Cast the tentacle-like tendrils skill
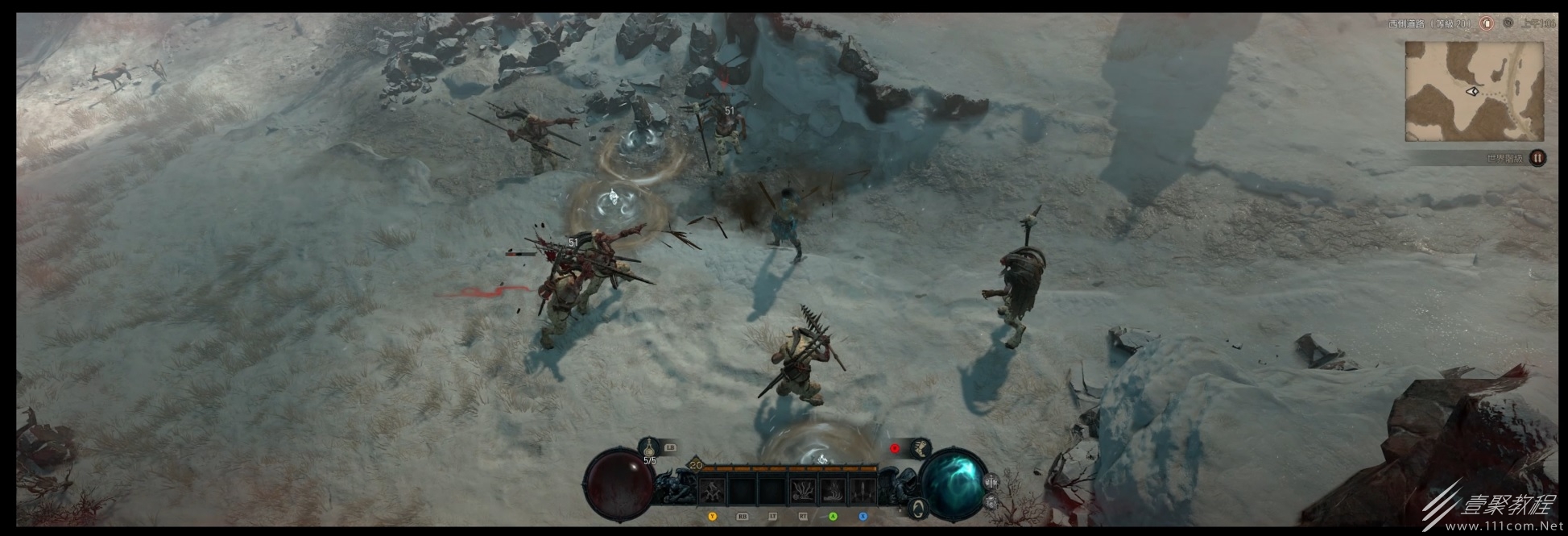Viewport: 1568px width, 536px height. click(x=802, y=490)
